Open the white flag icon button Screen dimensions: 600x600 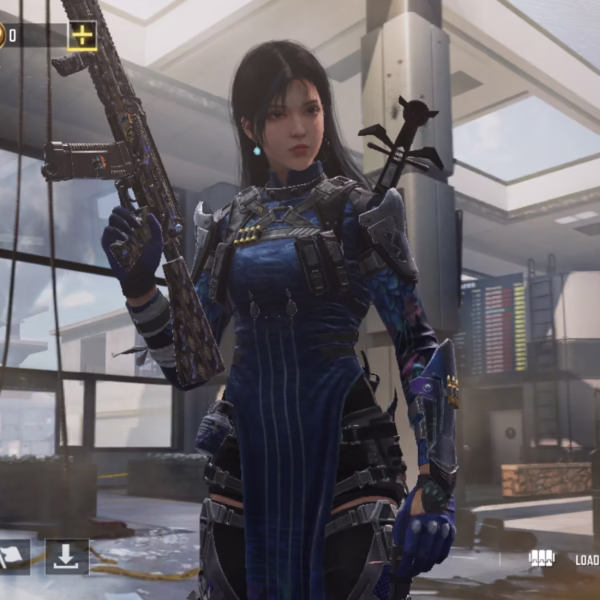point(12,557)
